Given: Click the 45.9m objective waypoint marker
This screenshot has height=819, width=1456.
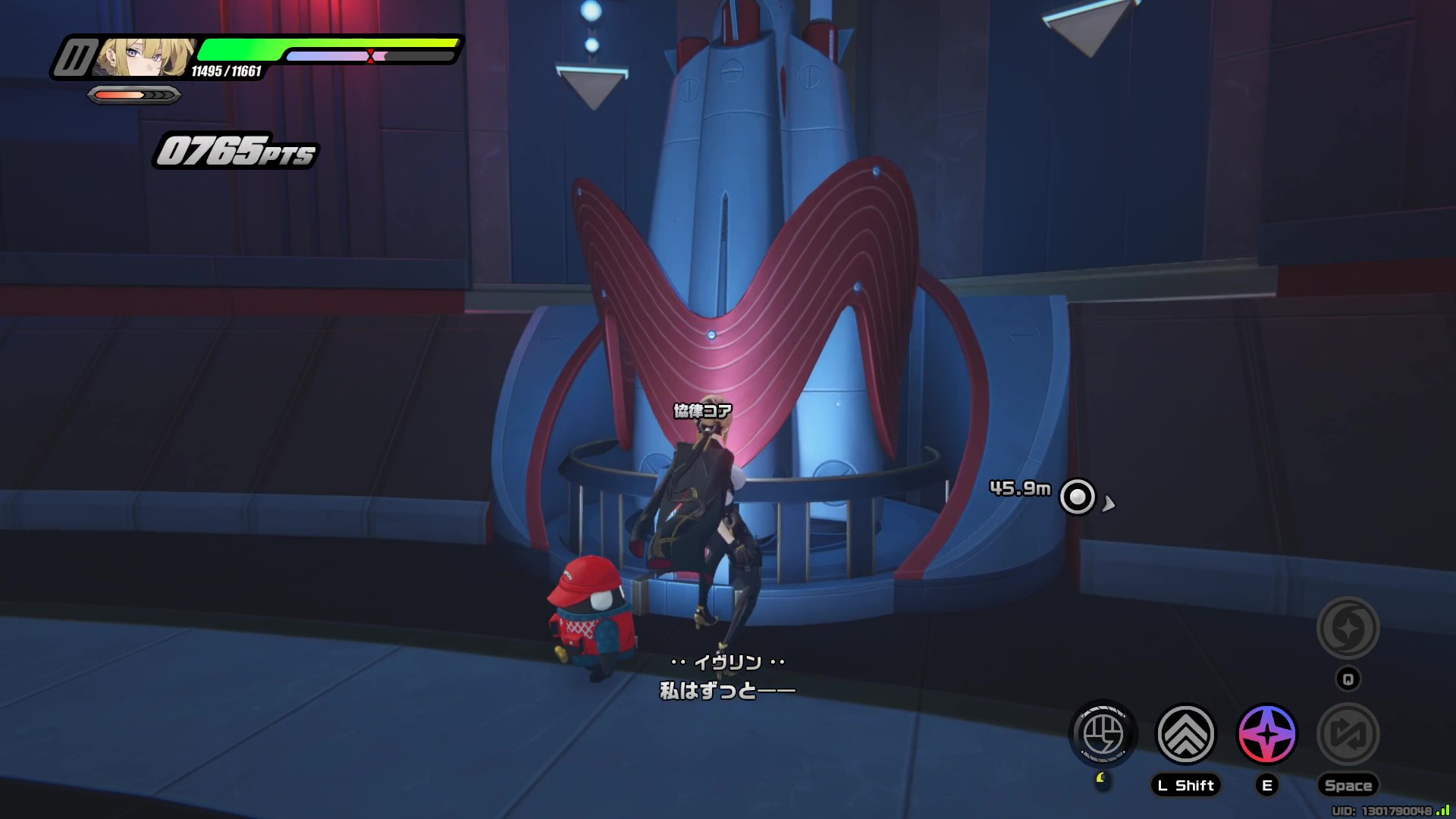Looking at the screenshot, I should click(1078, 497).
